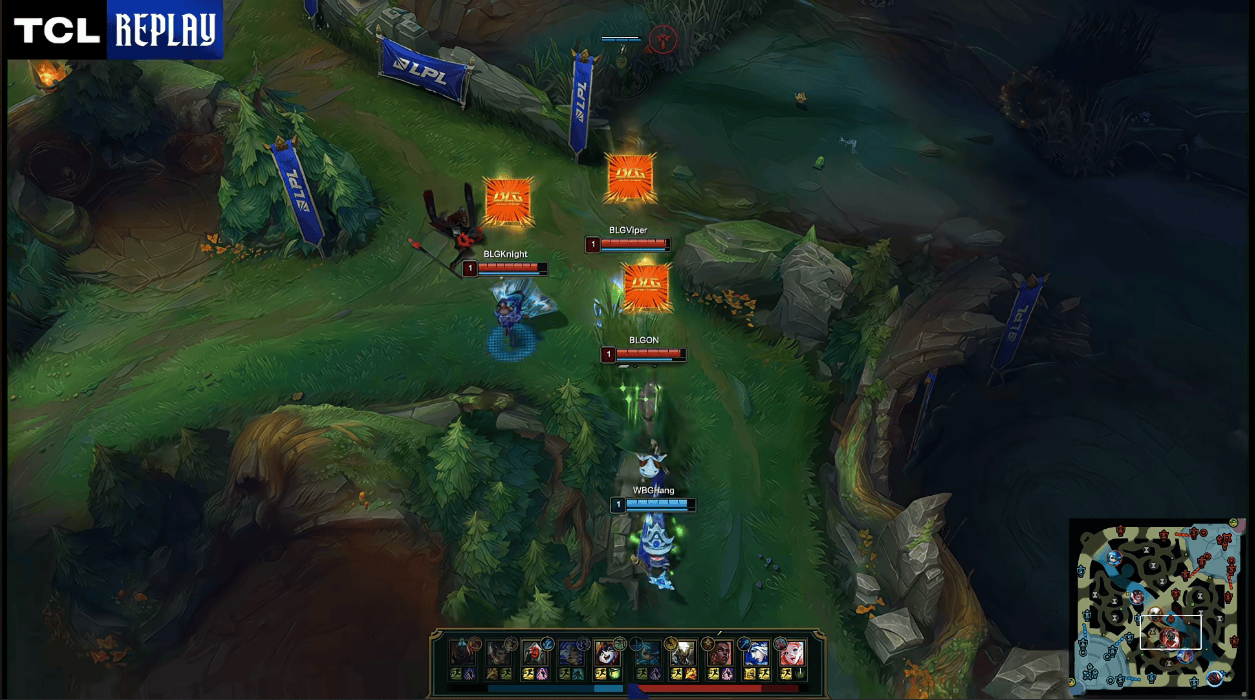Select the pink-haired woman champion portrait
This screenshot has height=700, width=1255.
coord(792,654)
